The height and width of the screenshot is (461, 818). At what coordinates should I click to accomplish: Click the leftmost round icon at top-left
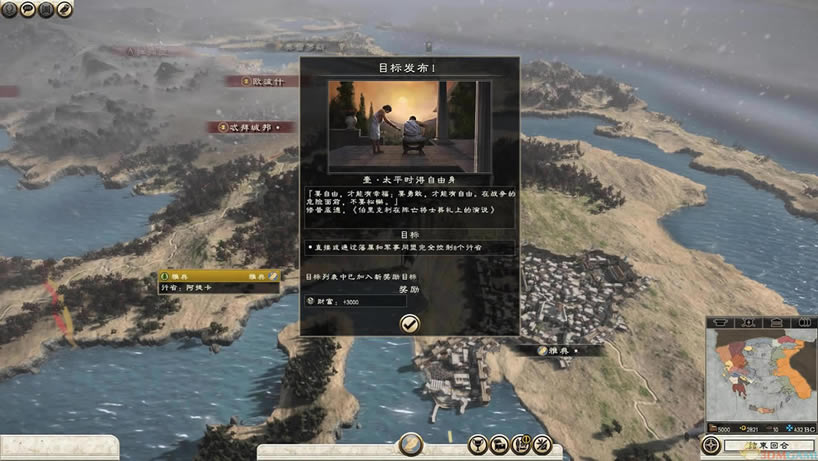pyautogui.click(x=10, y=9)
